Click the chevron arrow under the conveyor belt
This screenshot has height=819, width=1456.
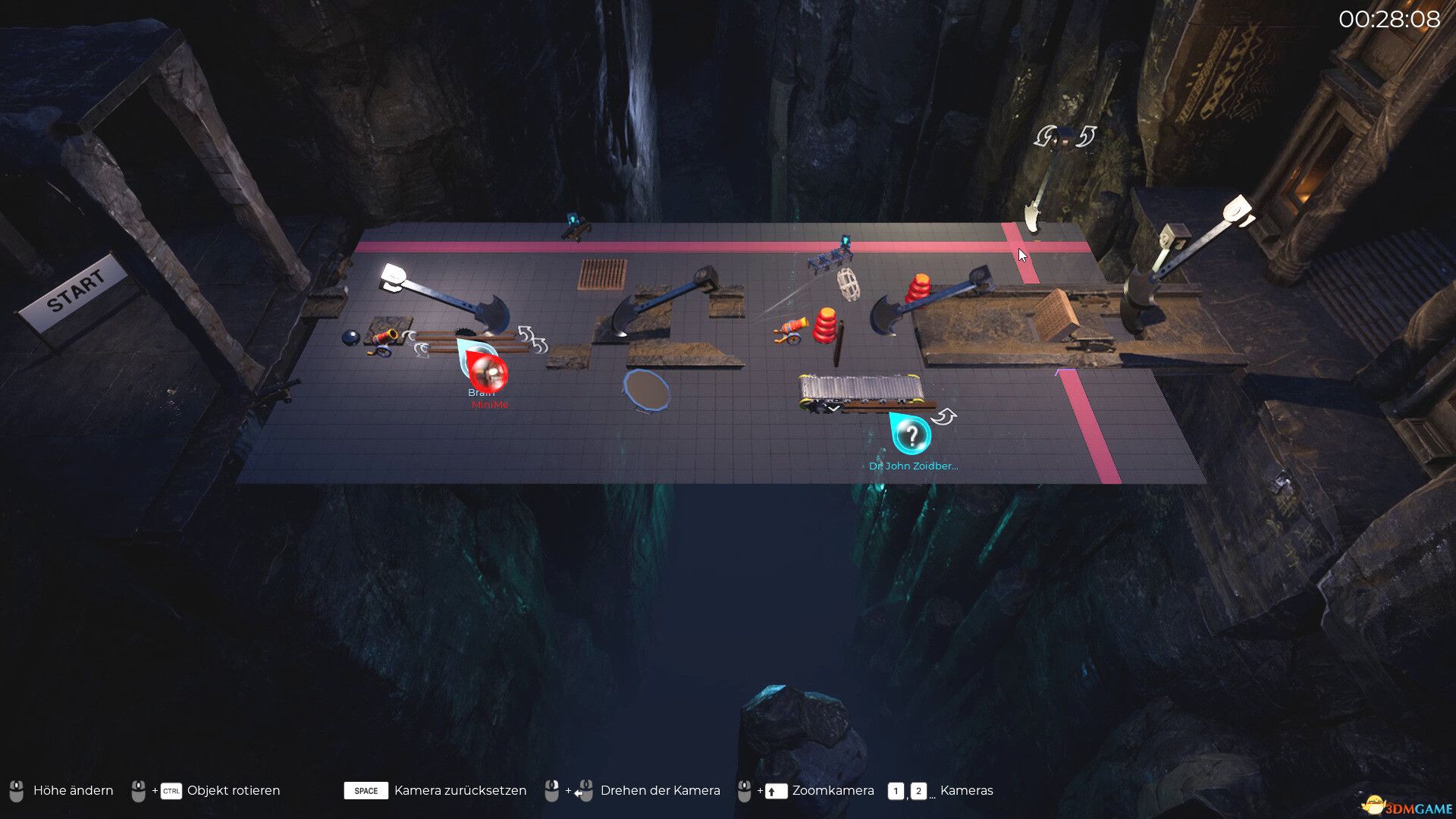point(833,407)
